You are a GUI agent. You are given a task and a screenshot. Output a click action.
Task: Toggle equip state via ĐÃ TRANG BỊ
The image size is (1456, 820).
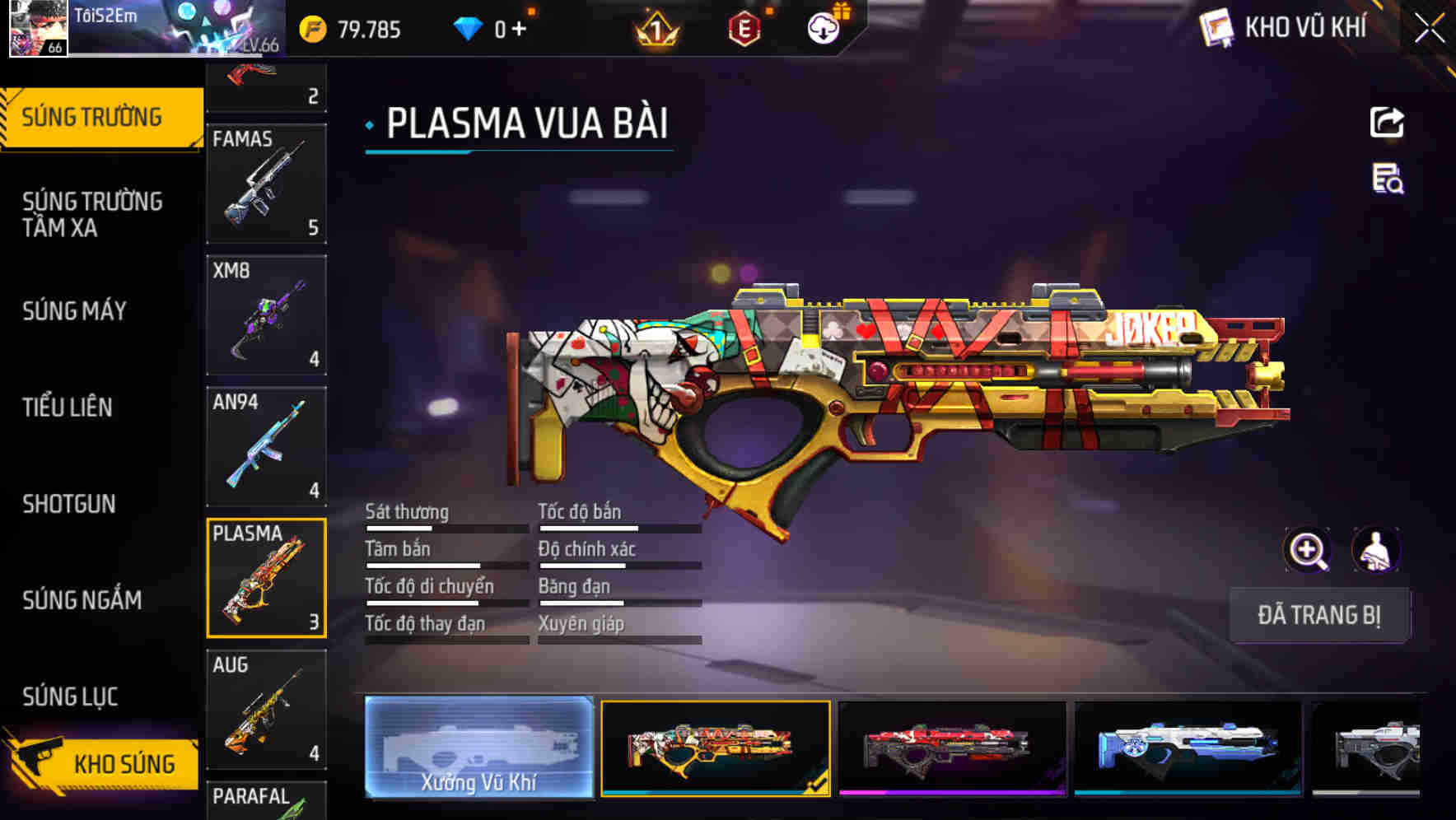1319,615
